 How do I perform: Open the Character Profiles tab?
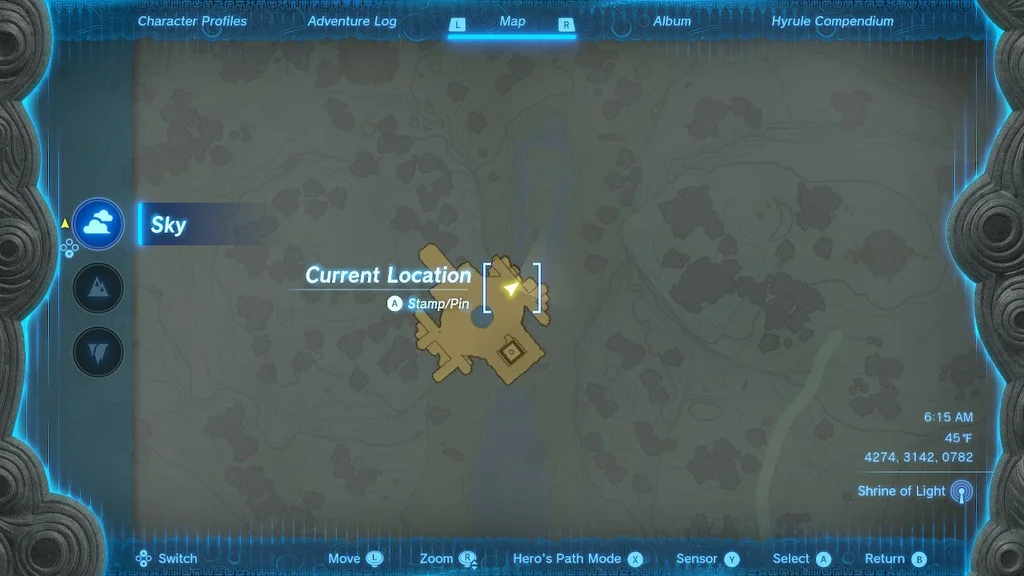192,21
